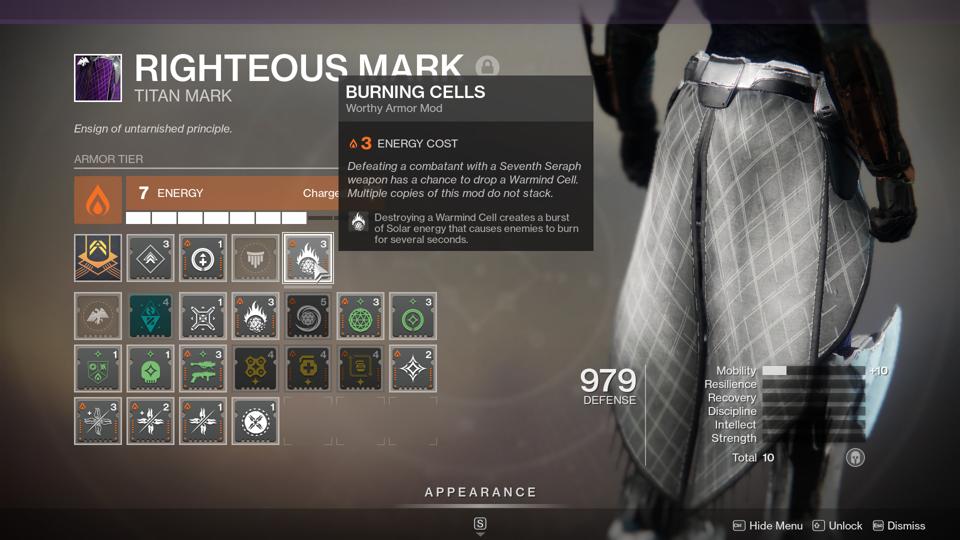Image resolution: width=960 pixels, height=540 pixels.
Task: Pick the green geodesic sphere mod
Action: [359, 316]
